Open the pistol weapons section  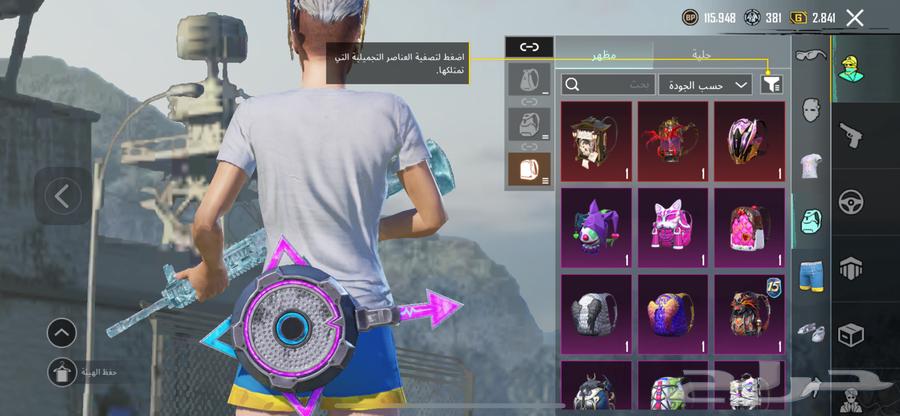click(853, 133)
